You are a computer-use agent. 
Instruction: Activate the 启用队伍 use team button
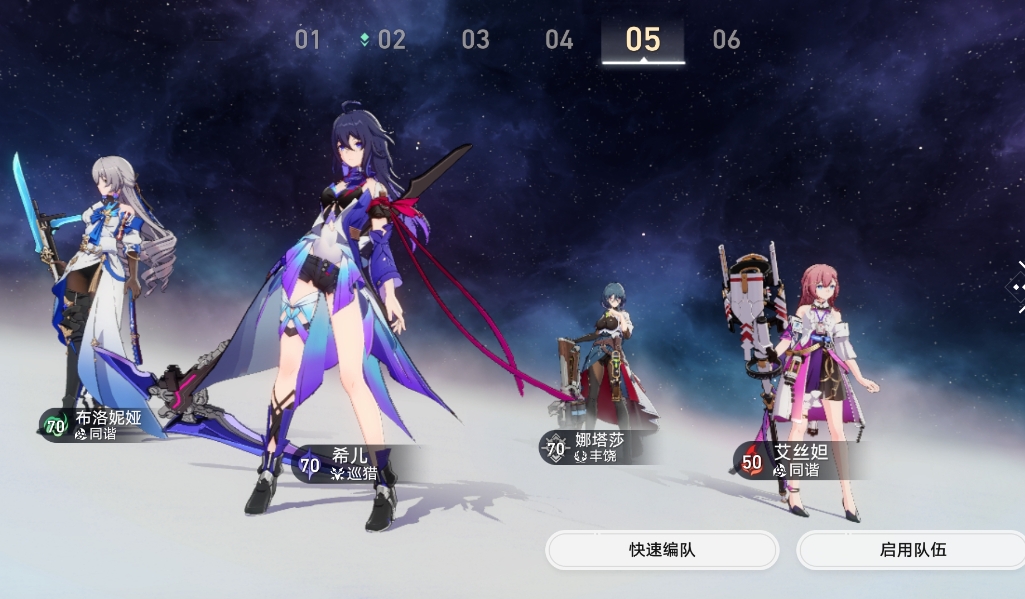(912, 550)
